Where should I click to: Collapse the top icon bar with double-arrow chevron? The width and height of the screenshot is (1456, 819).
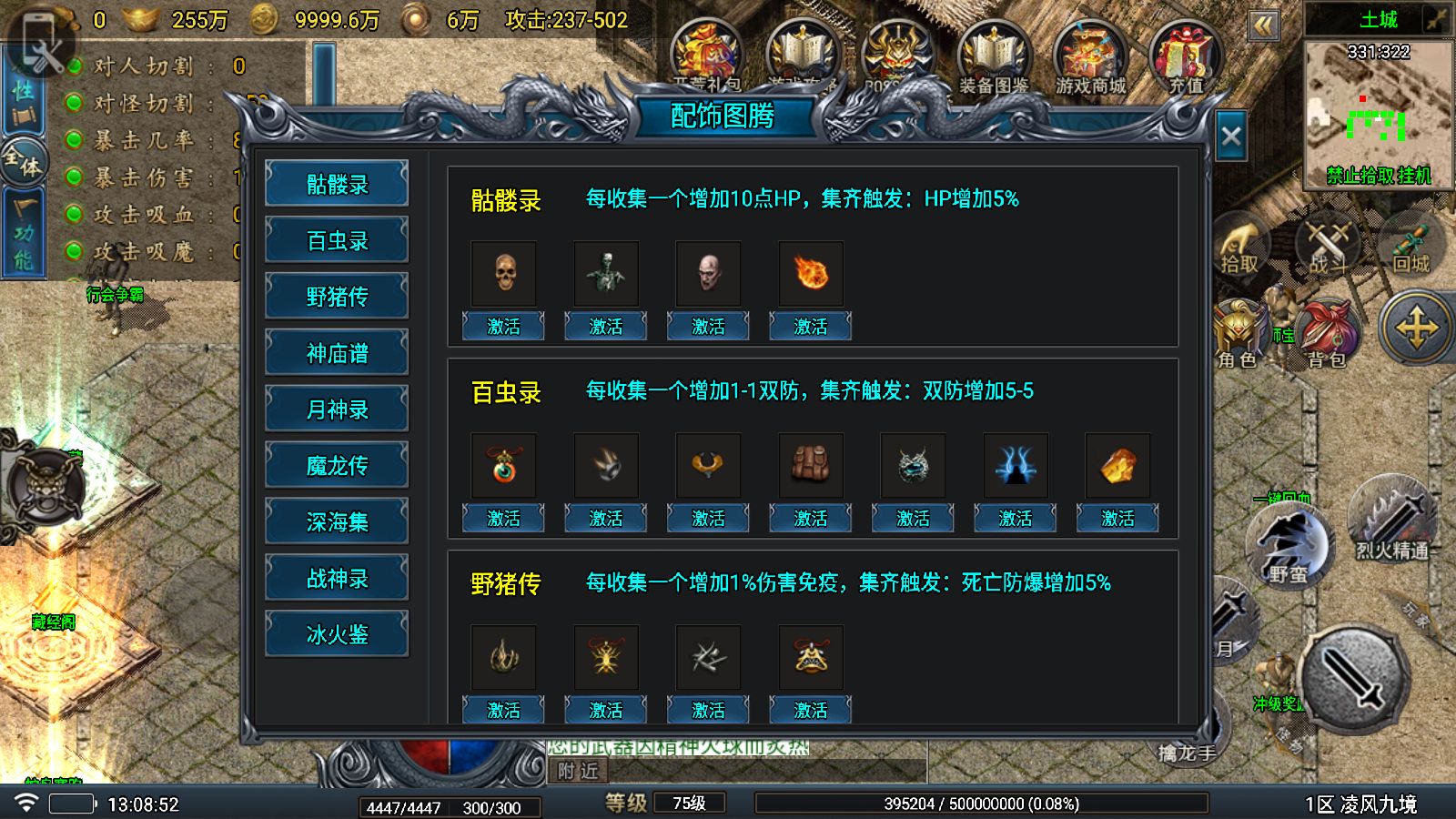pyautogui.click(x=1265, y=25)
